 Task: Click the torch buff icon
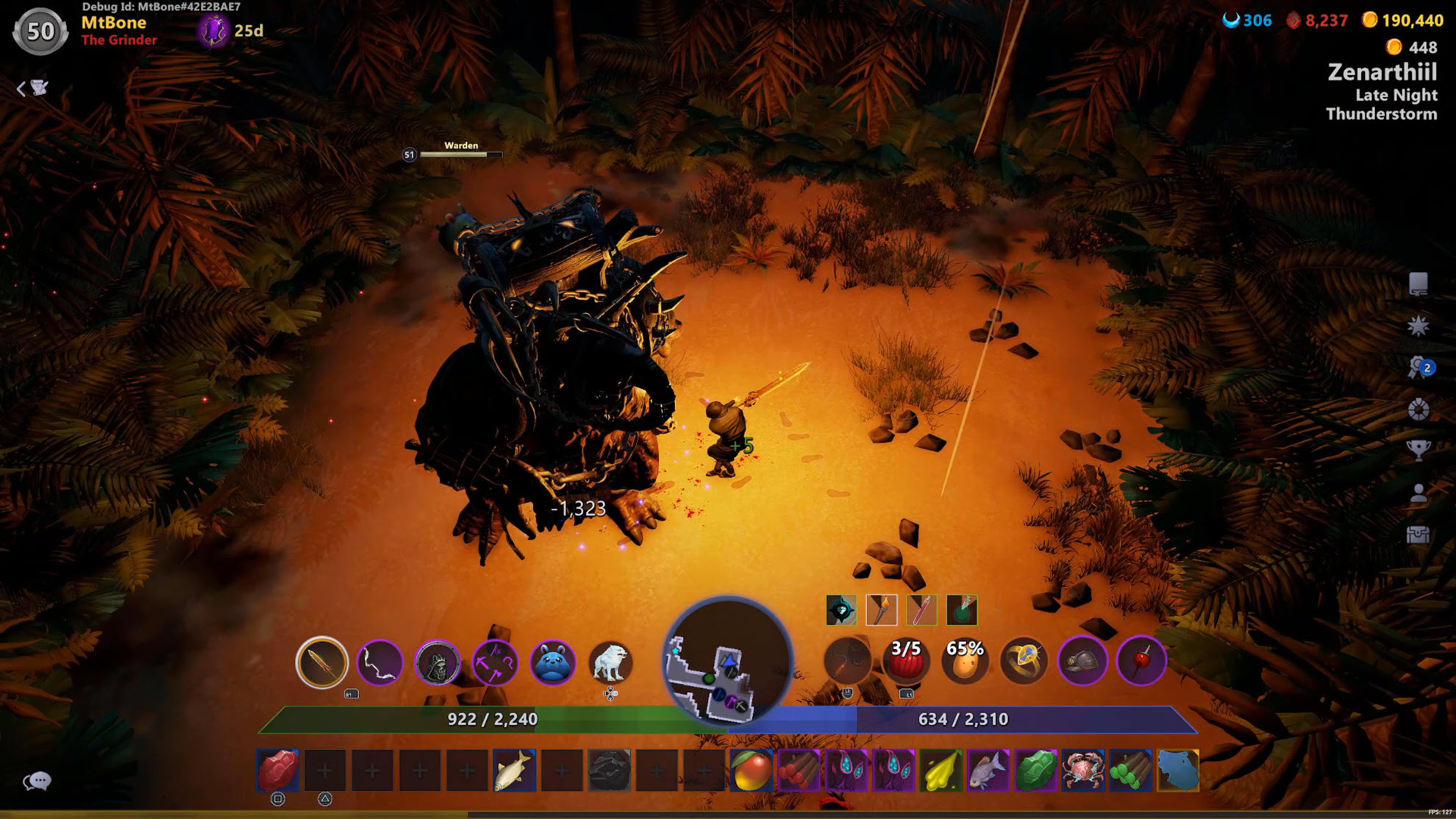tap(881, 610)
